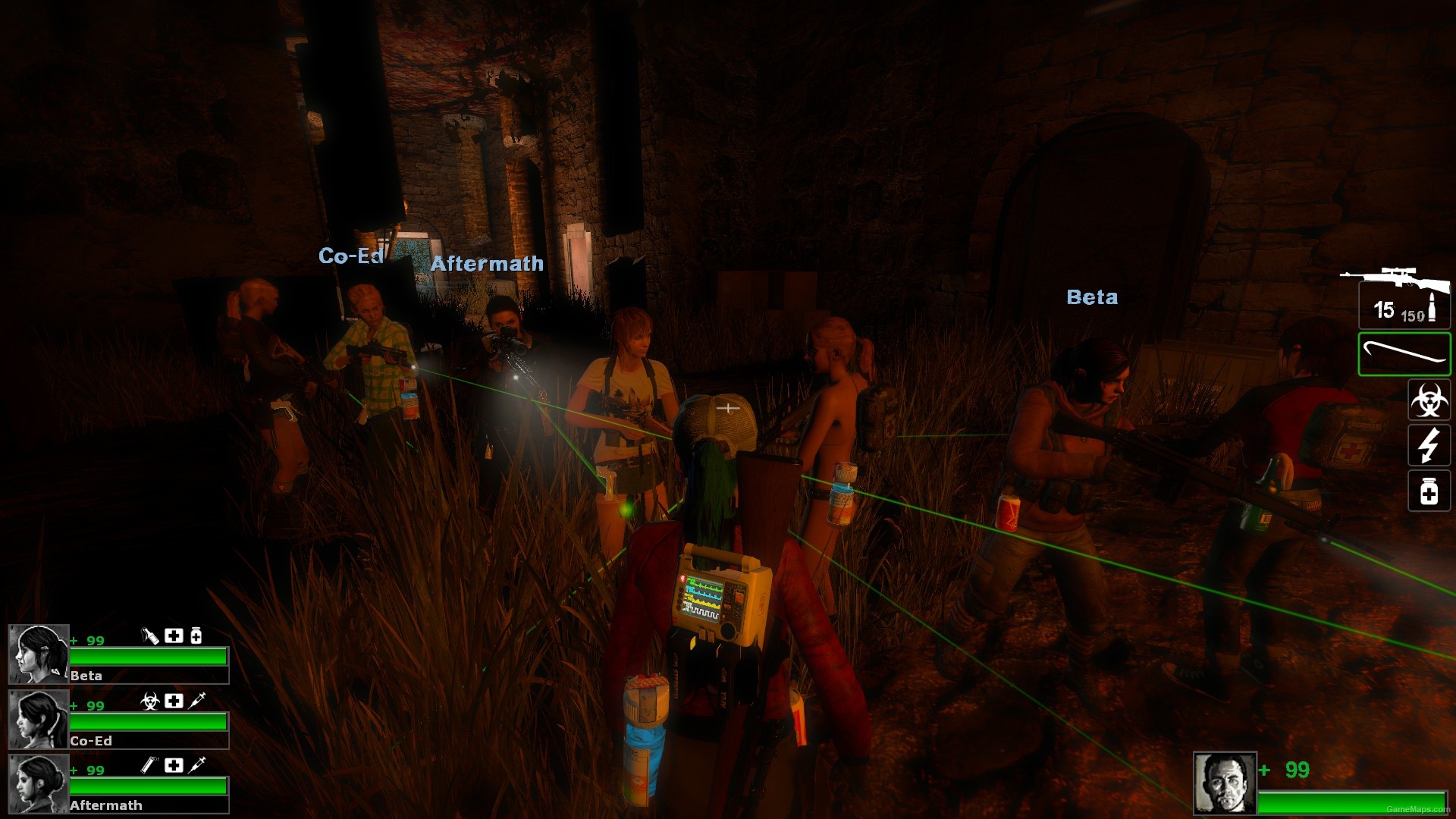The image size is (1456, 819).
Task: Select the crowbar melee weapon slot
Action: pyautogui.click(x=1404, y=353)
